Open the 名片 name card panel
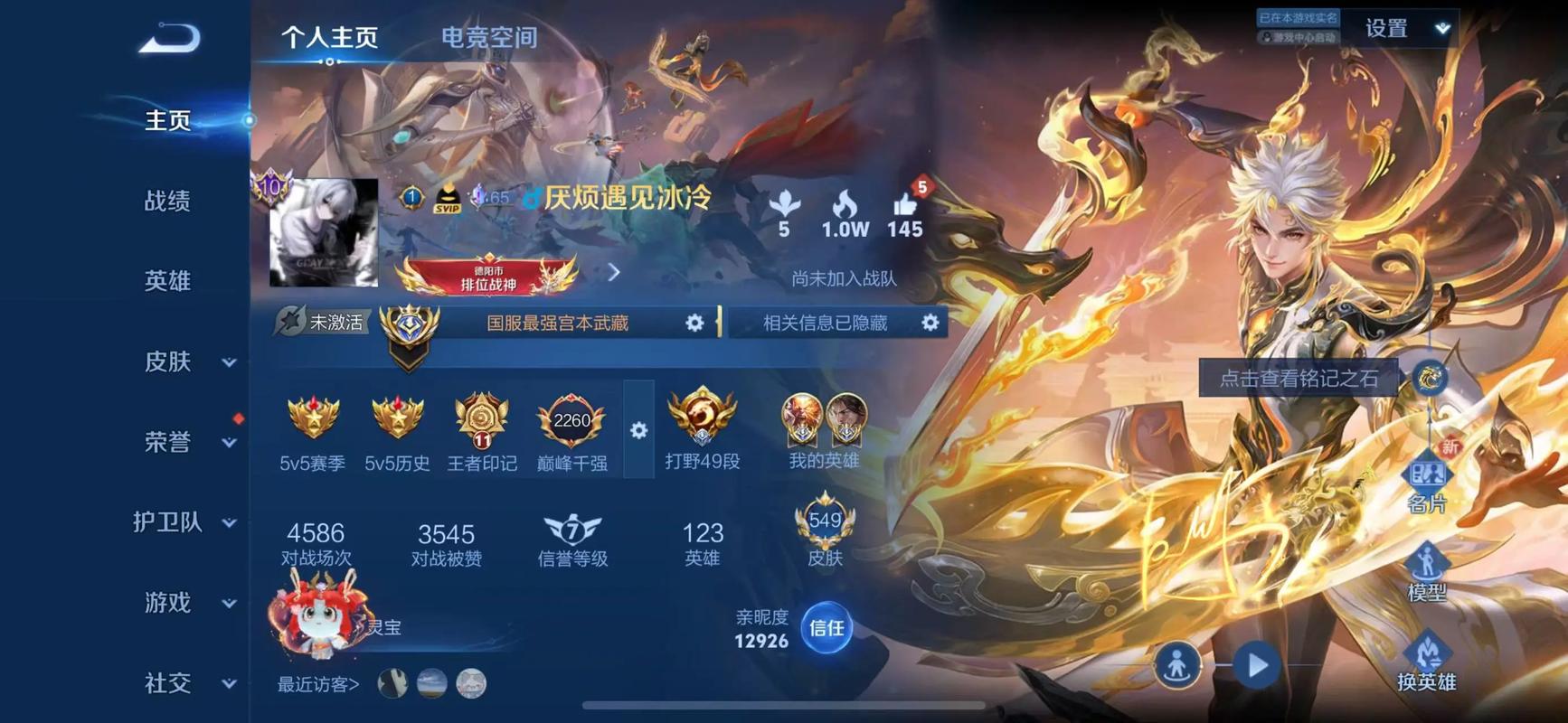 (x=1429, y=479)
